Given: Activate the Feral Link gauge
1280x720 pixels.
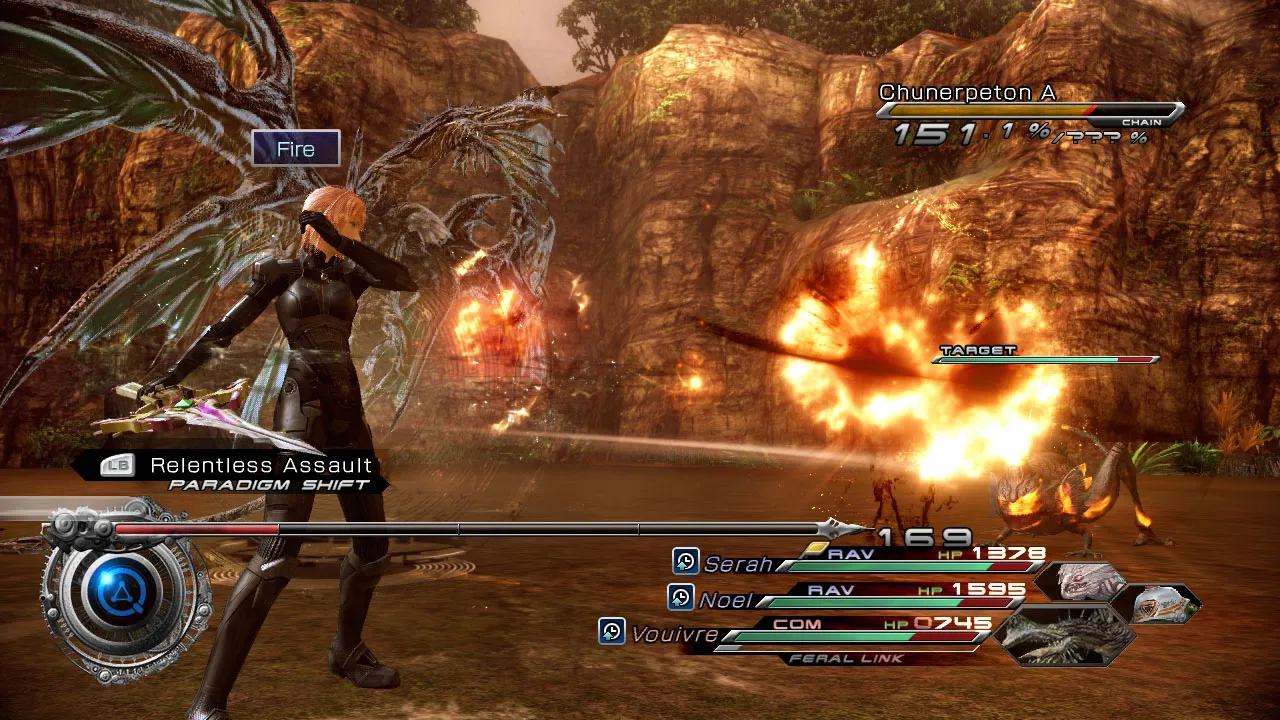Looking at the screenshot, I should [846, 658].
